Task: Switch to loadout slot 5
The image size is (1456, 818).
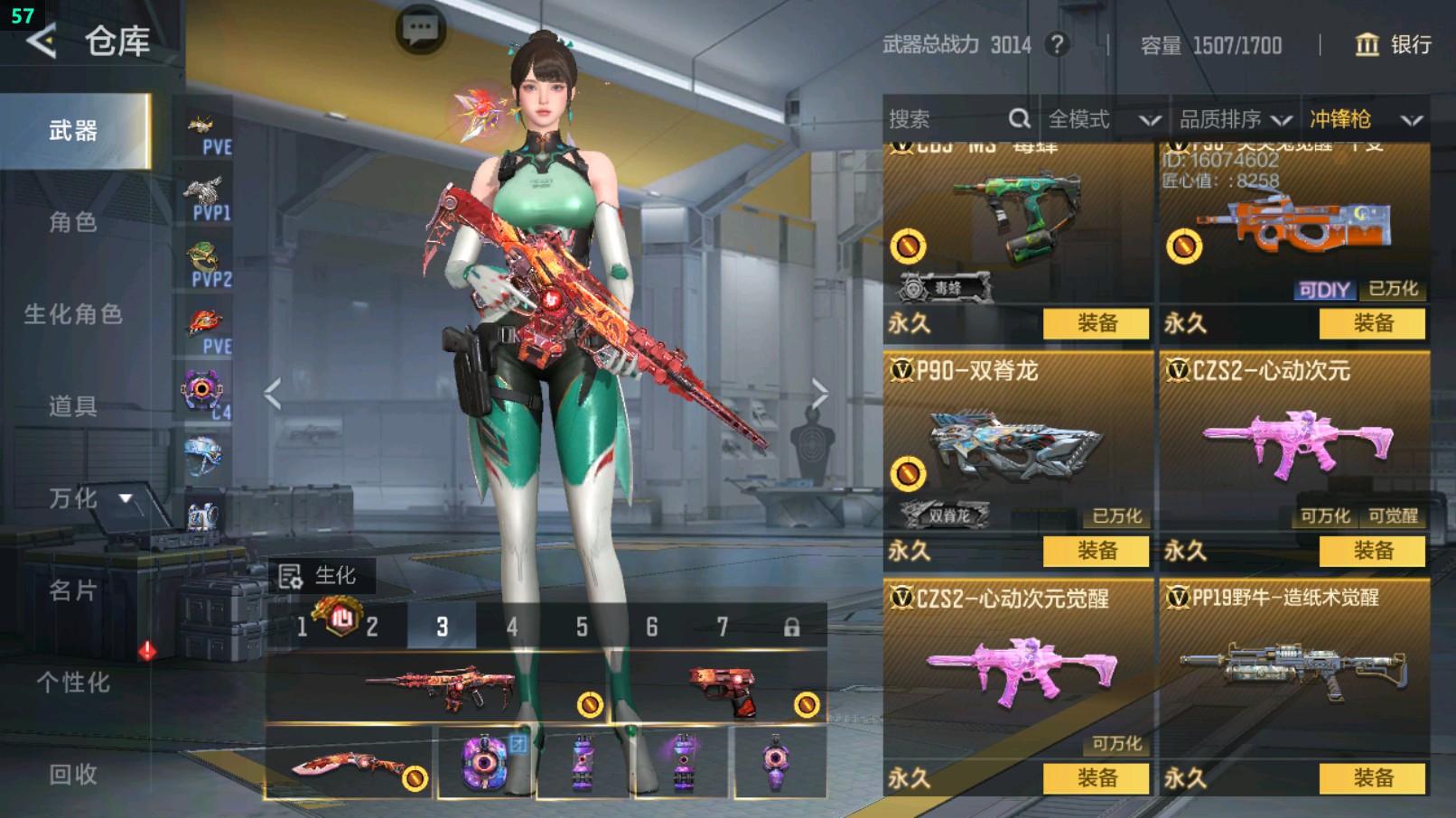Action: click(x=582, y=627)
